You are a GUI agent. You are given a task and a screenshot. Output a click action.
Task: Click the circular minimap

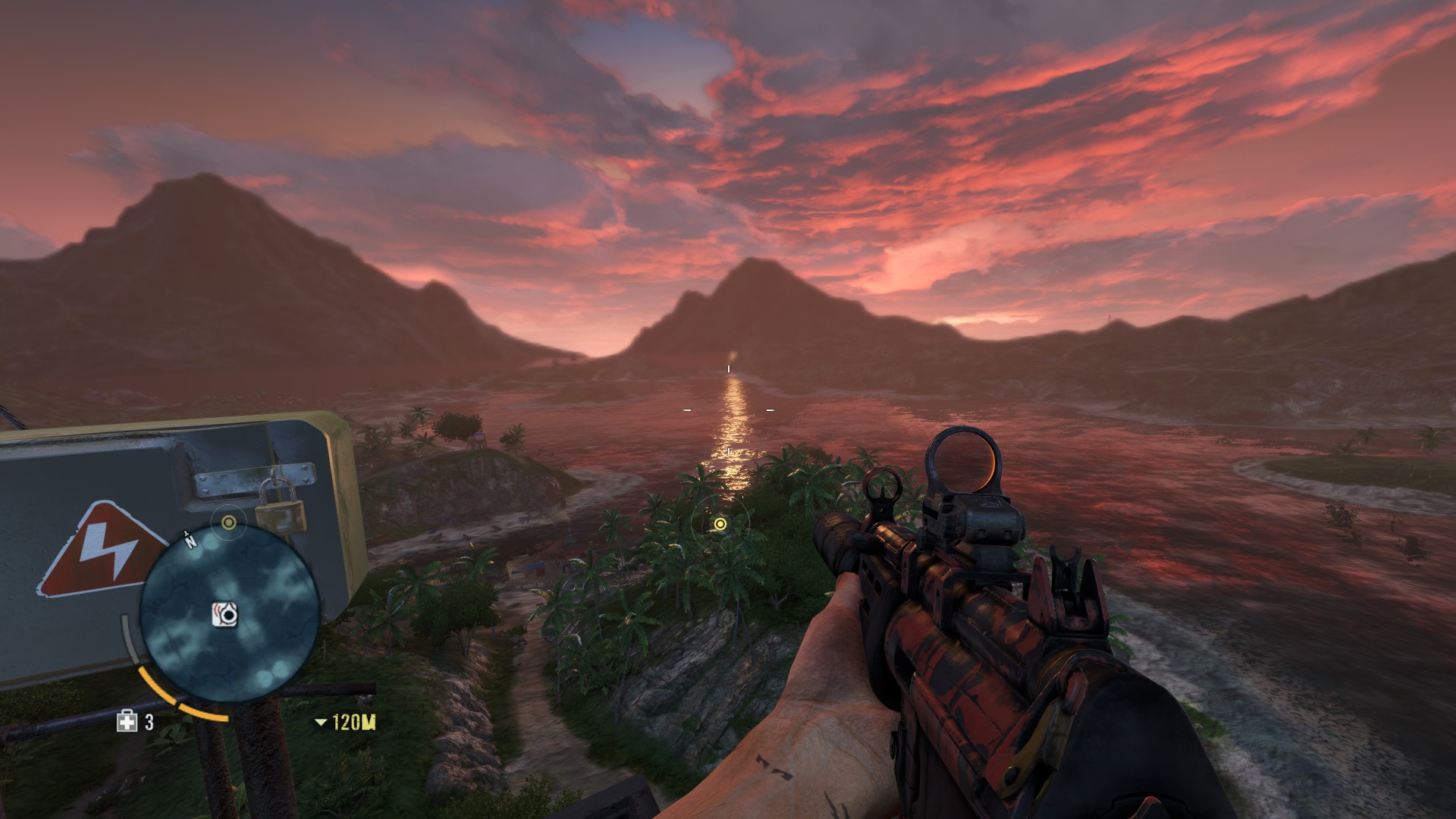tap(230, 613)
